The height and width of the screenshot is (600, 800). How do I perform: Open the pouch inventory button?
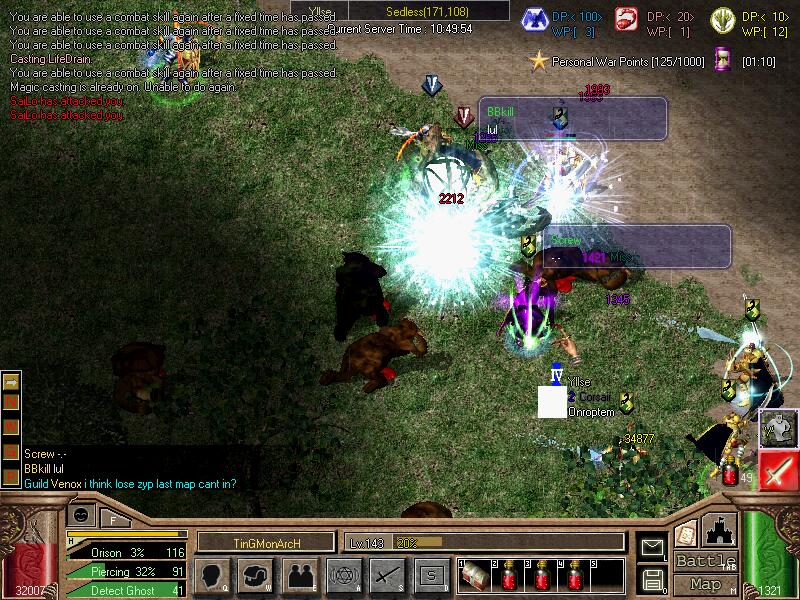click(x=255, y=576)
